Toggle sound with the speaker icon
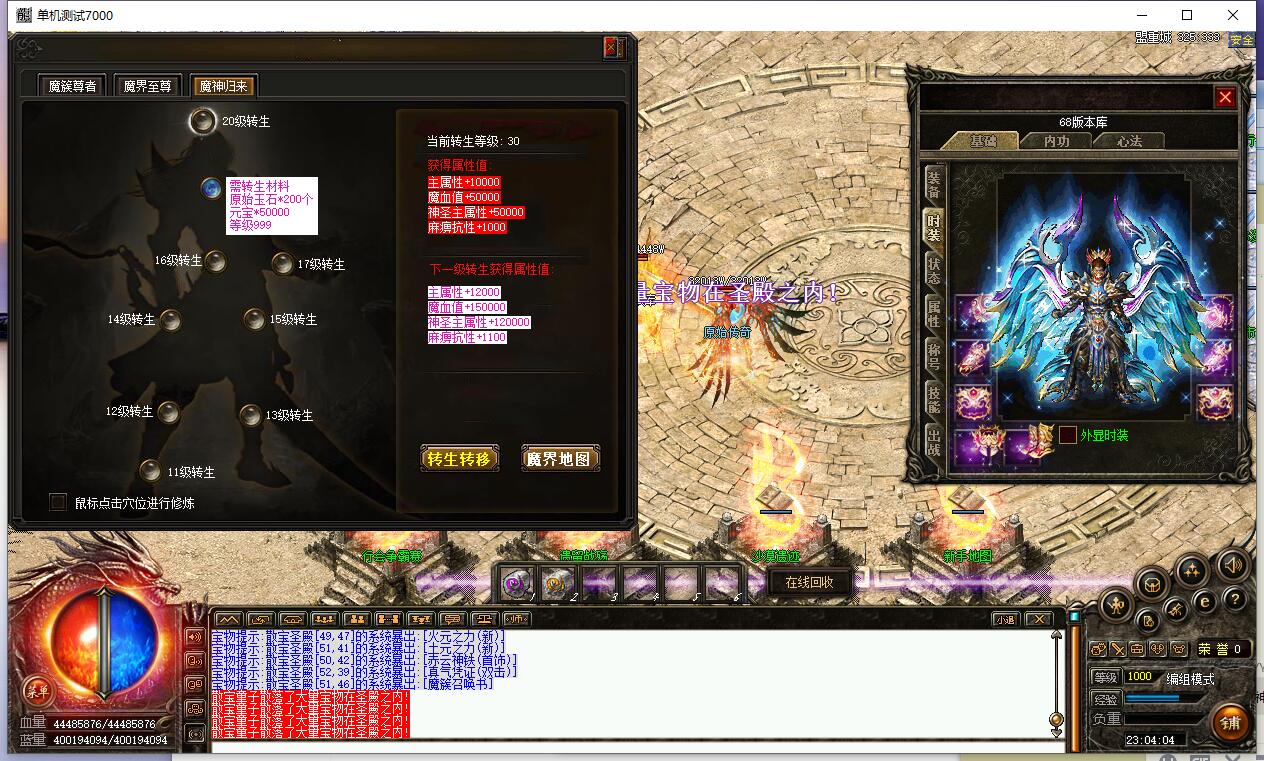This screenshot has width=1264, height=761. coord(1233,564)
